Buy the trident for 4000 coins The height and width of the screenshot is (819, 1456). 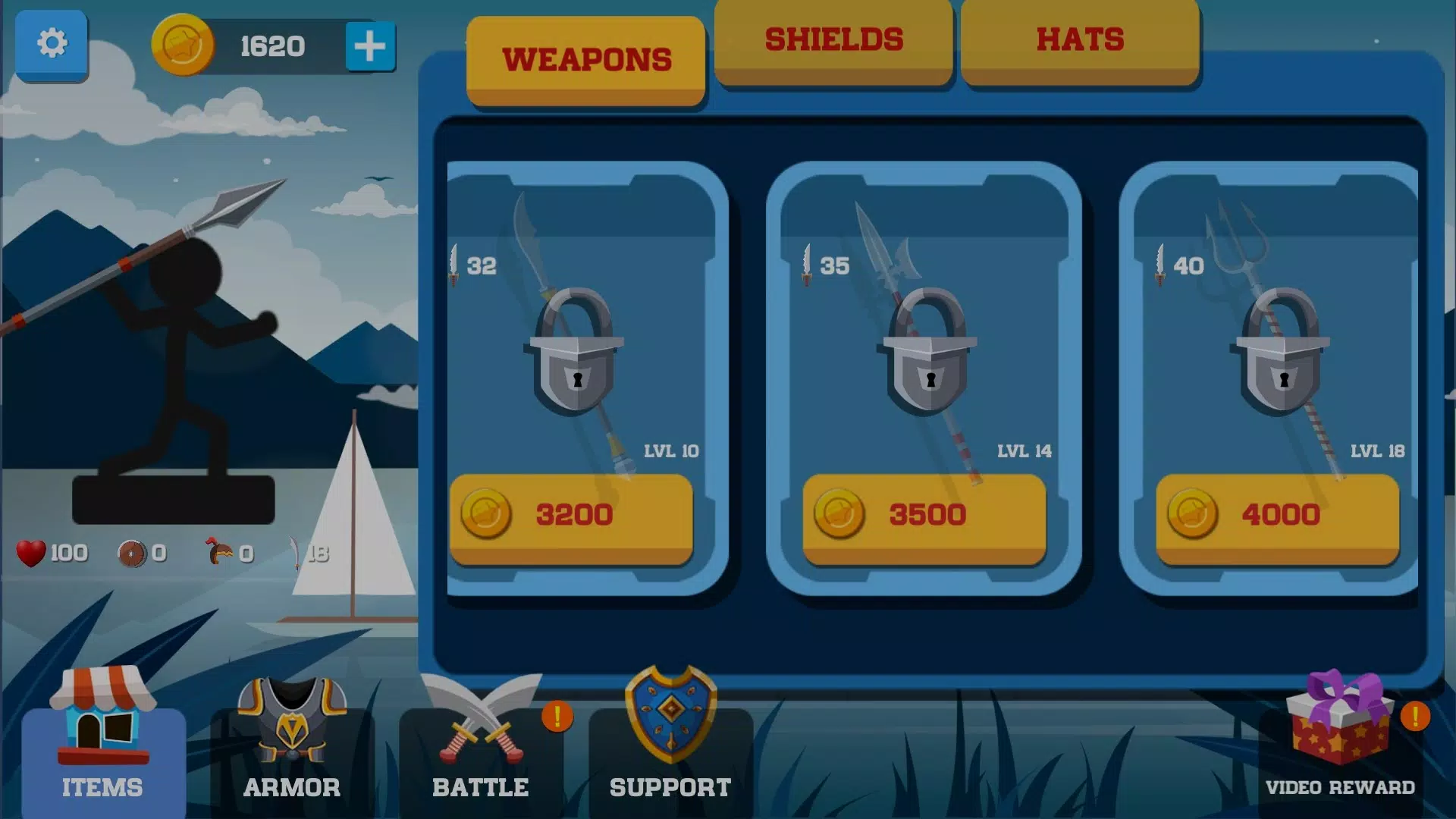[1278, 516]
